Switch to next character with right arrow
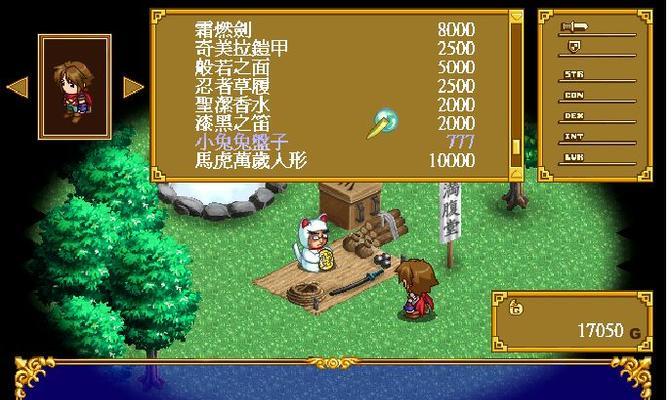Viewport: 671px width, 400px height. [133, 87]
